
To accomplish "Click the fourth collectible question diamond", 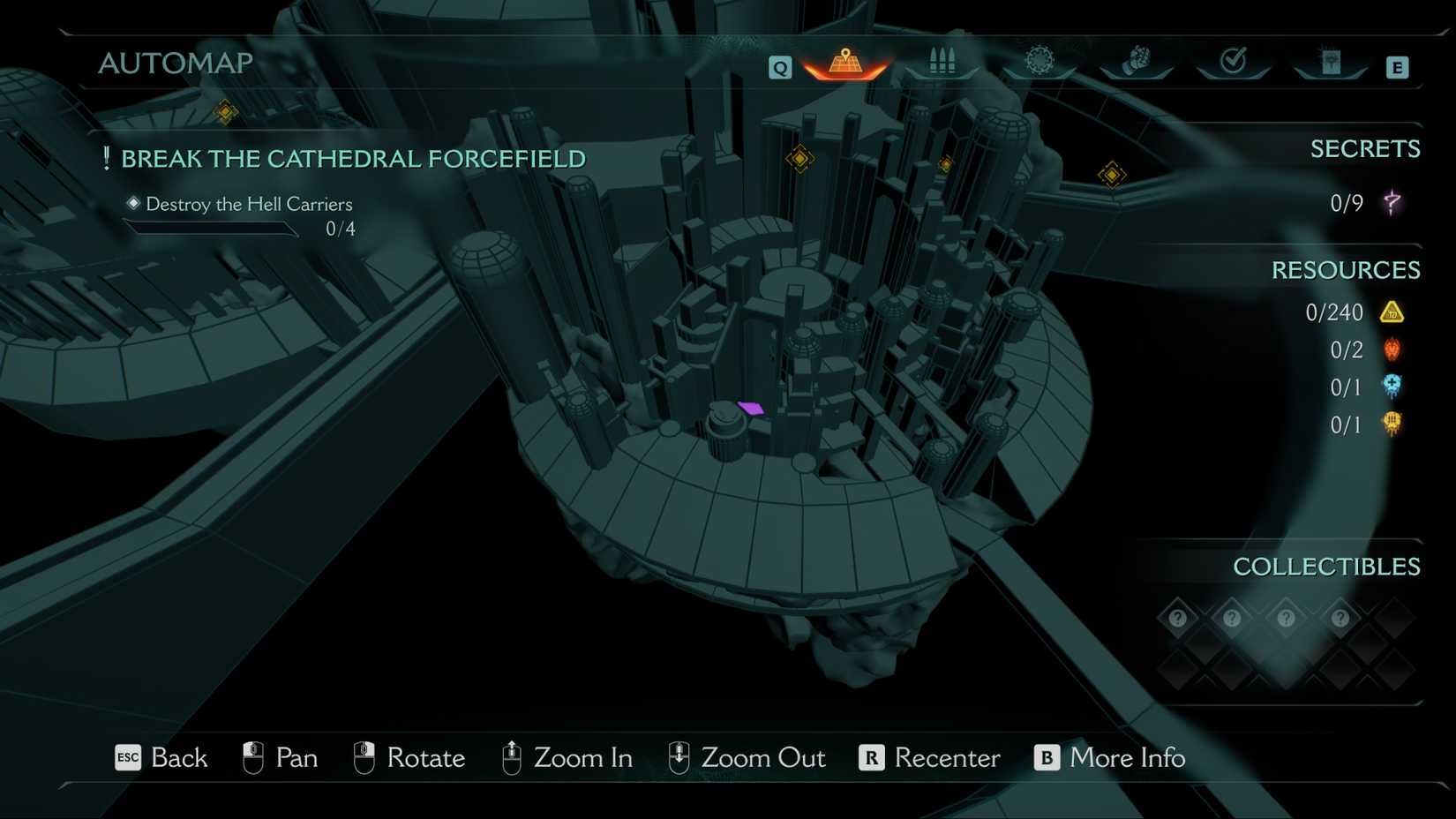I will pos(1340,618).
